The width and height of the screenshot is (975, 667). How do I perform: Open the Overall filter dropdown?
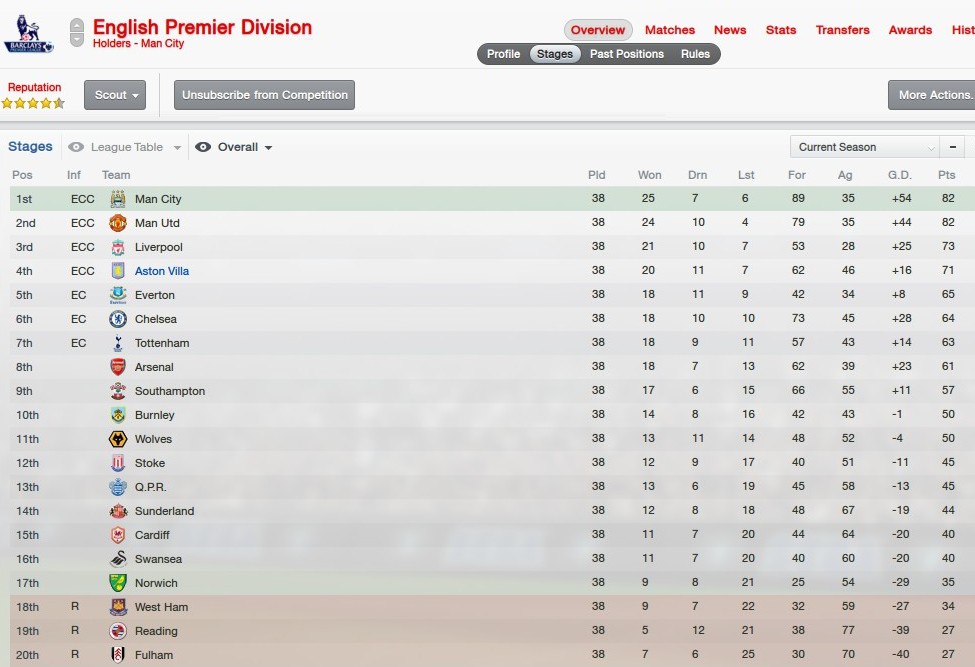(x=236, y=147)
